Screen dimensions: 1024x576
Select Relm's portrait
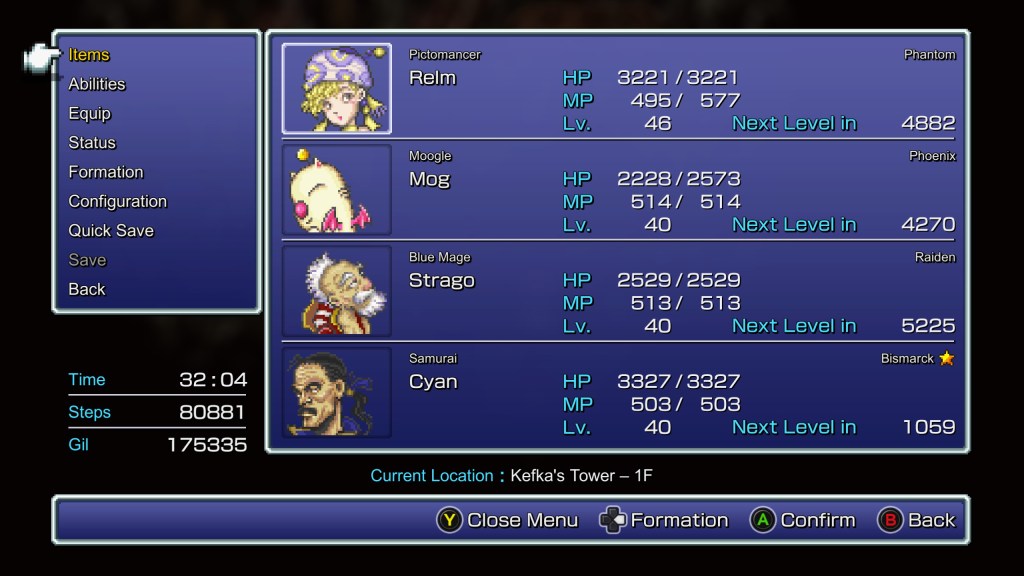[x=336, y=89]
